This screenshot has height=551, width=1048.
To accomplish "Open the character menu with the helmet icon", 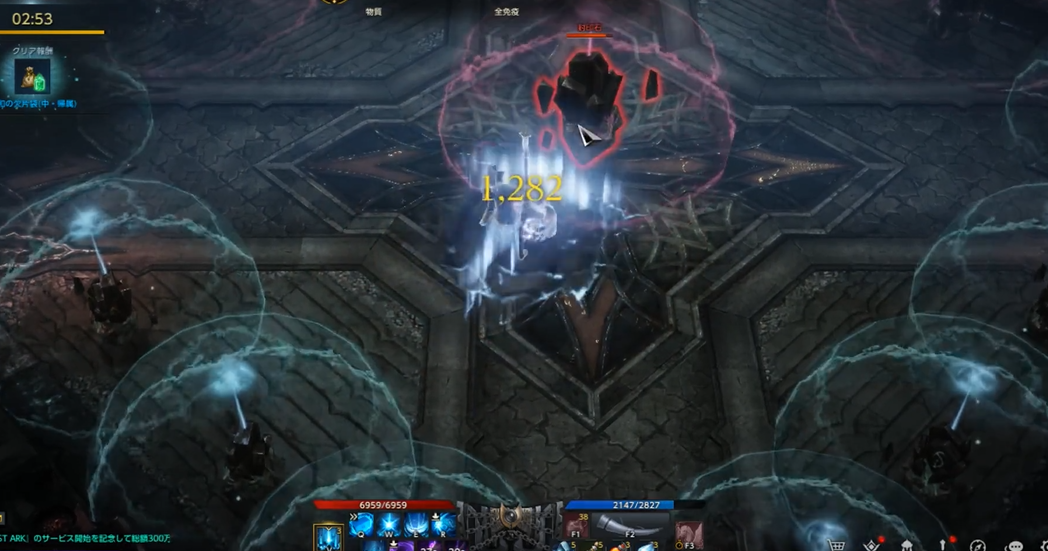I will (x=907, y=545).
